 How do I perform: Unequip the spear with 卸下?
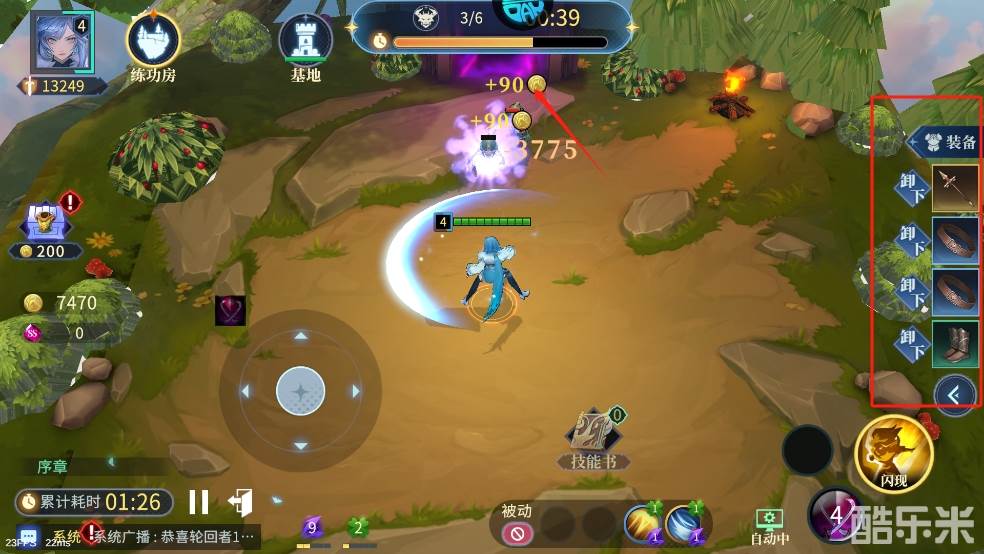[912, 187]
